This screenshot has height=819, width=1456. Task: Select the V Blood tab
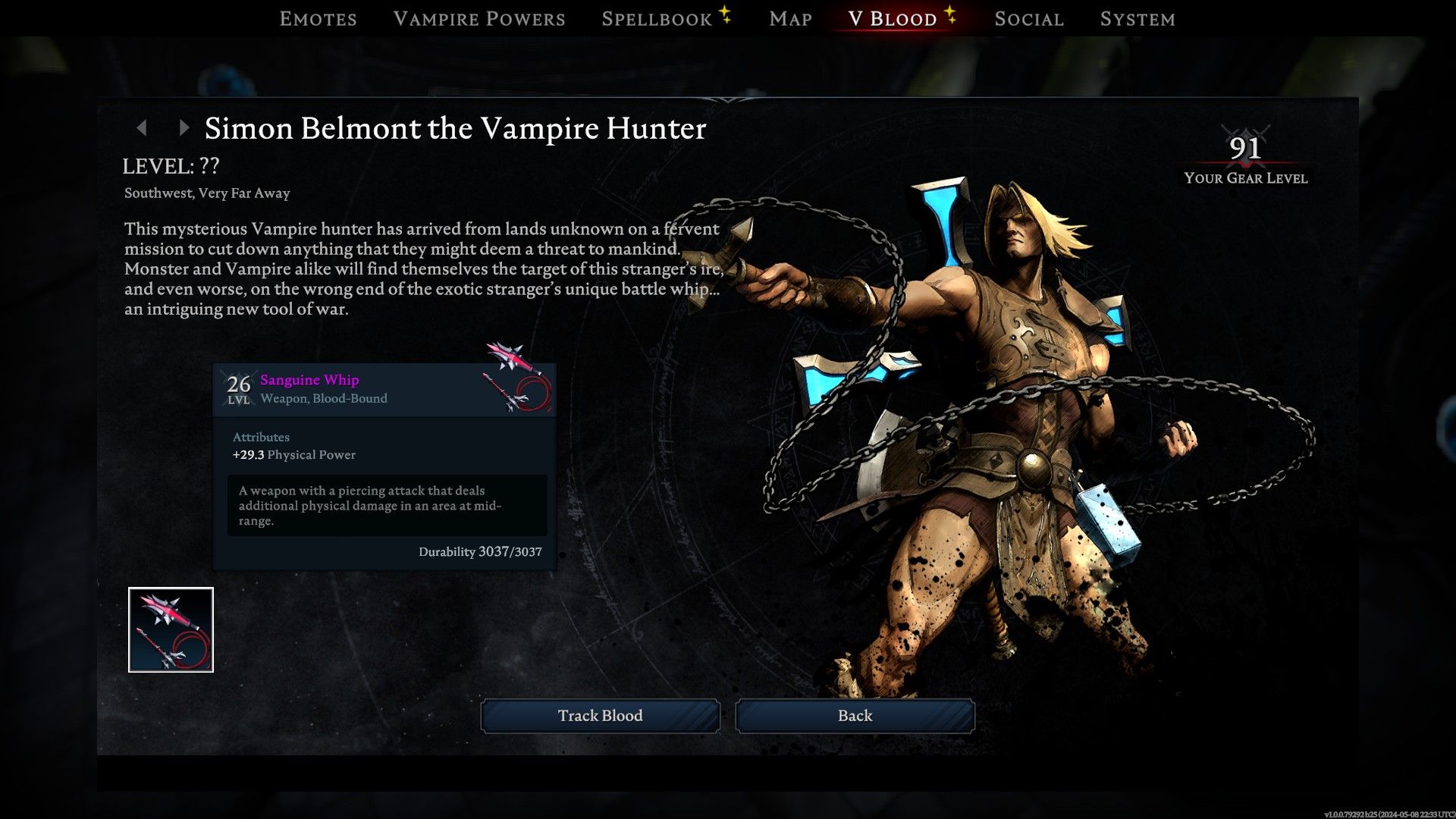(x=893, y=18)
